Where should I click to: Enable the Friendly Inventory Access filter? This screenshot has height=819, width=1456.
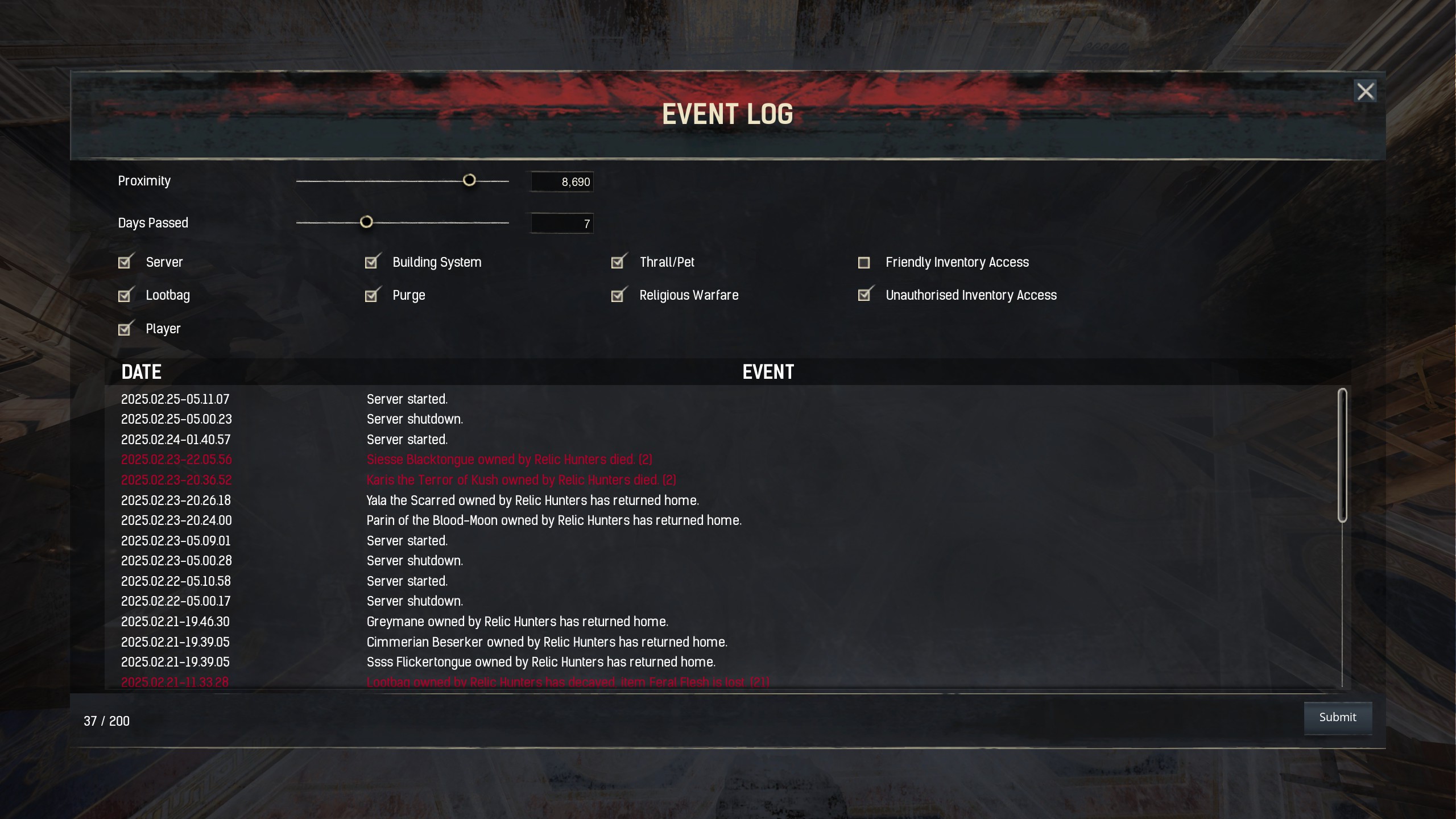(864, 262)
